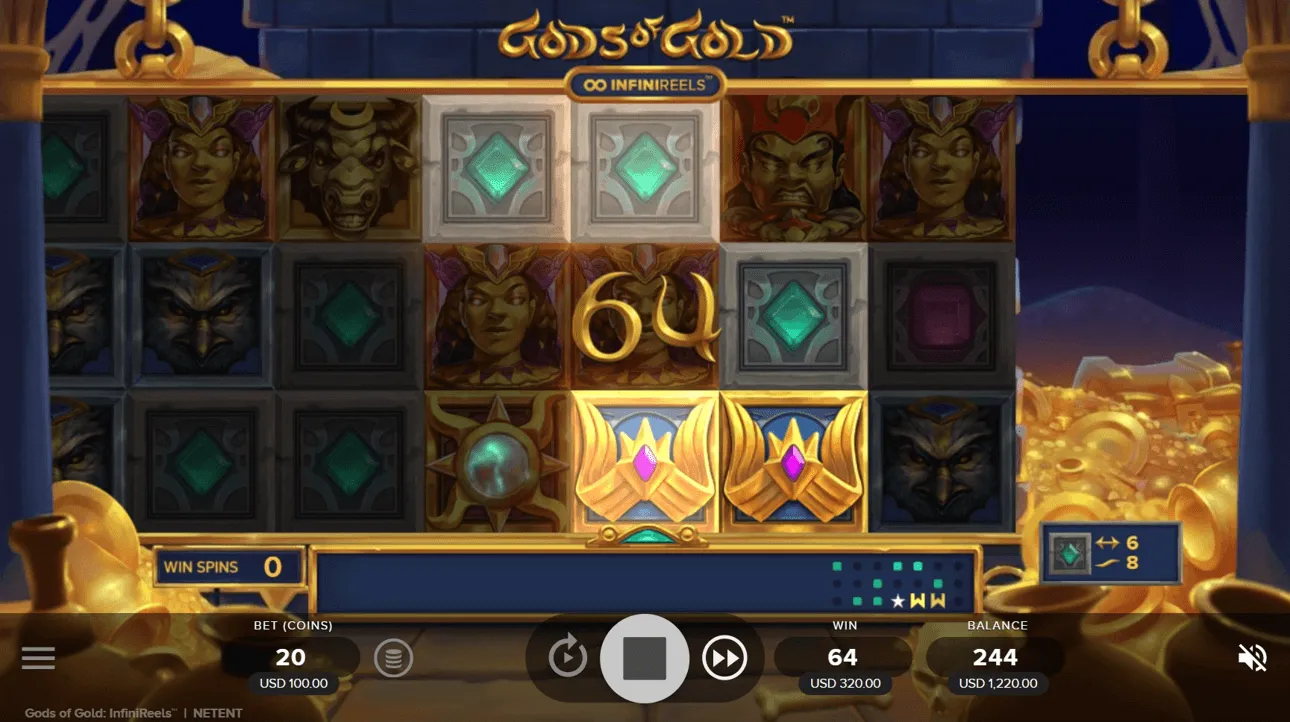Toggle autoplay with the circular spin icon

565,657
